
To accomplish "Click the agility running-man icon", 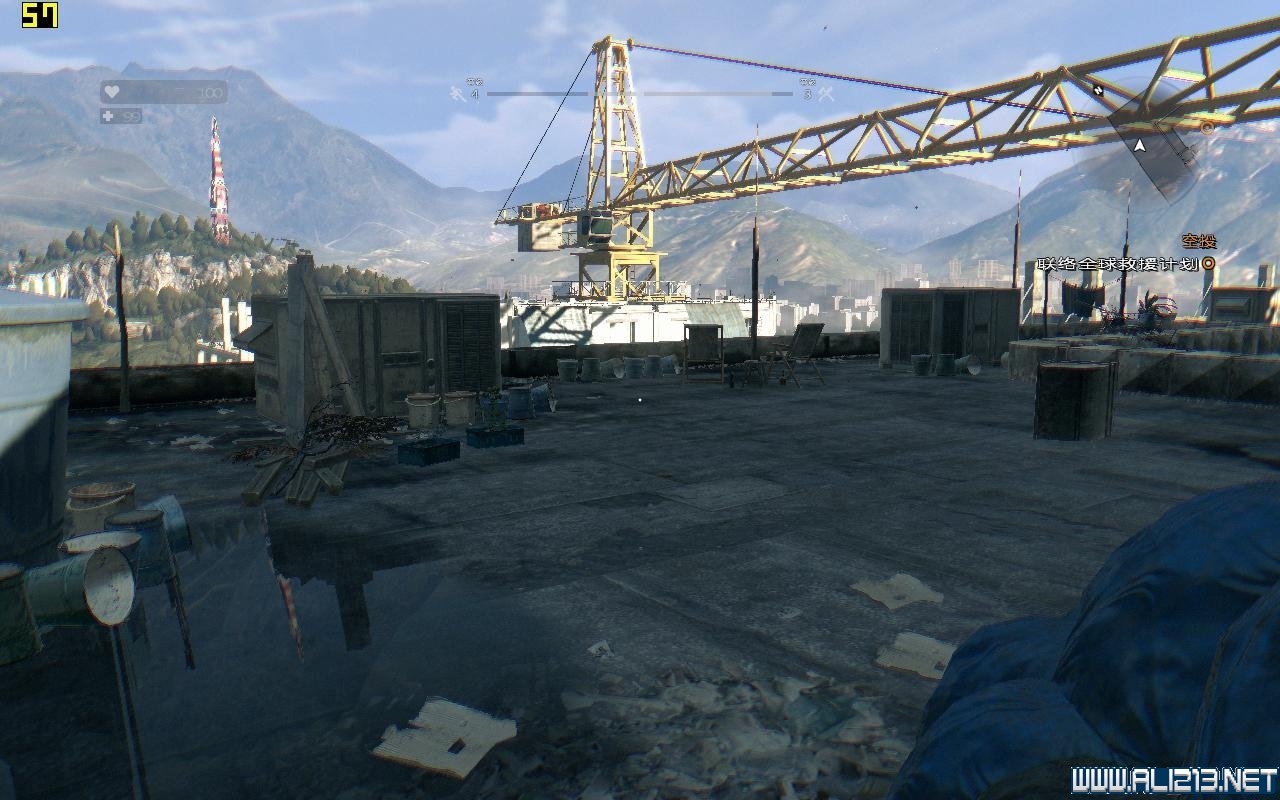I will [457, 94].
